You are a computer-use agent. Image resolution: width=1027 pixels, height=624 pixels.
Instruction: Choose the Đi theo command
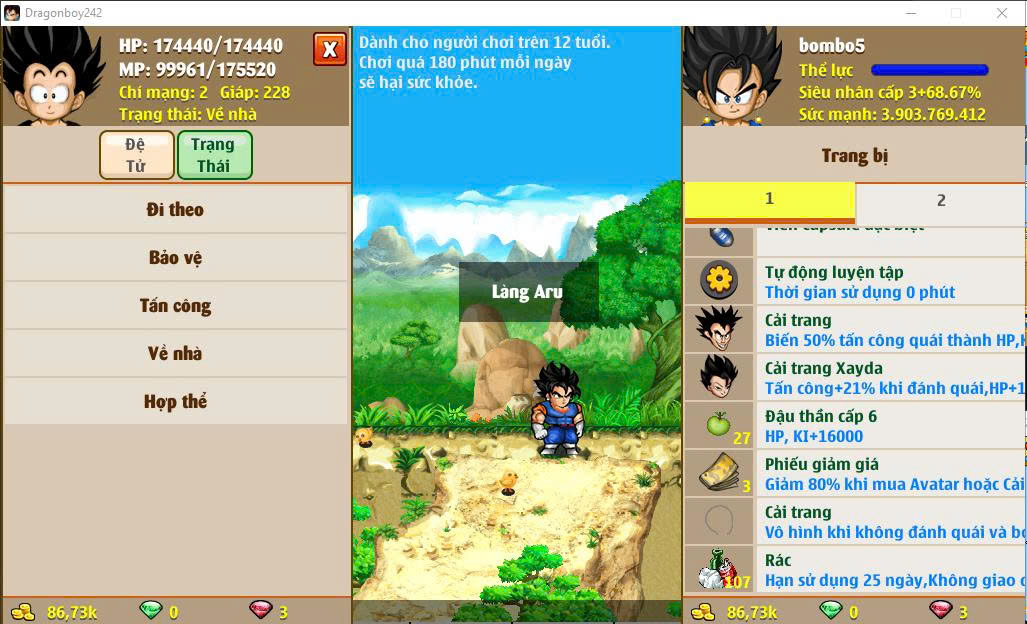[x=176, y=209]
